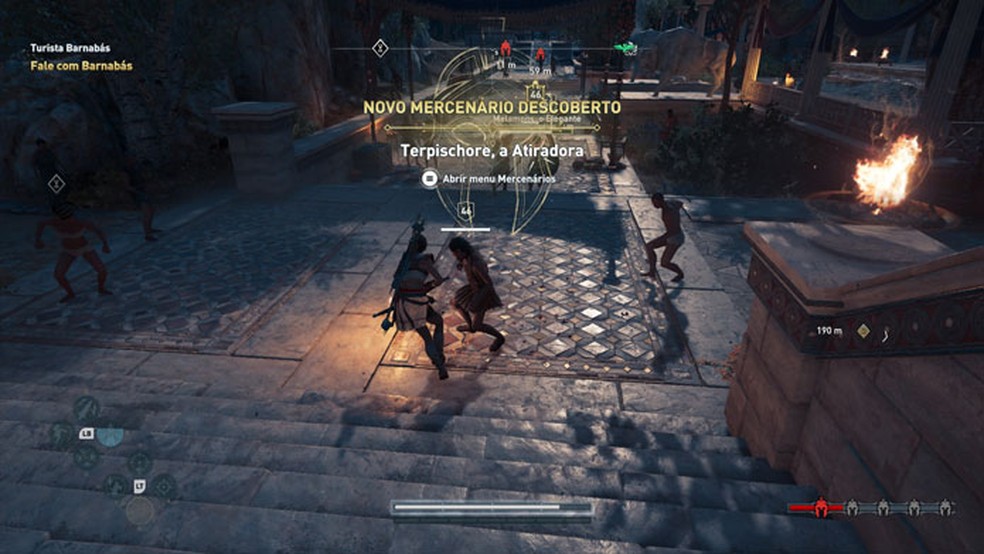Click the yellow quest marker at 190 m
This screenshot has height=554, width=984.
[x=863, y=330]
